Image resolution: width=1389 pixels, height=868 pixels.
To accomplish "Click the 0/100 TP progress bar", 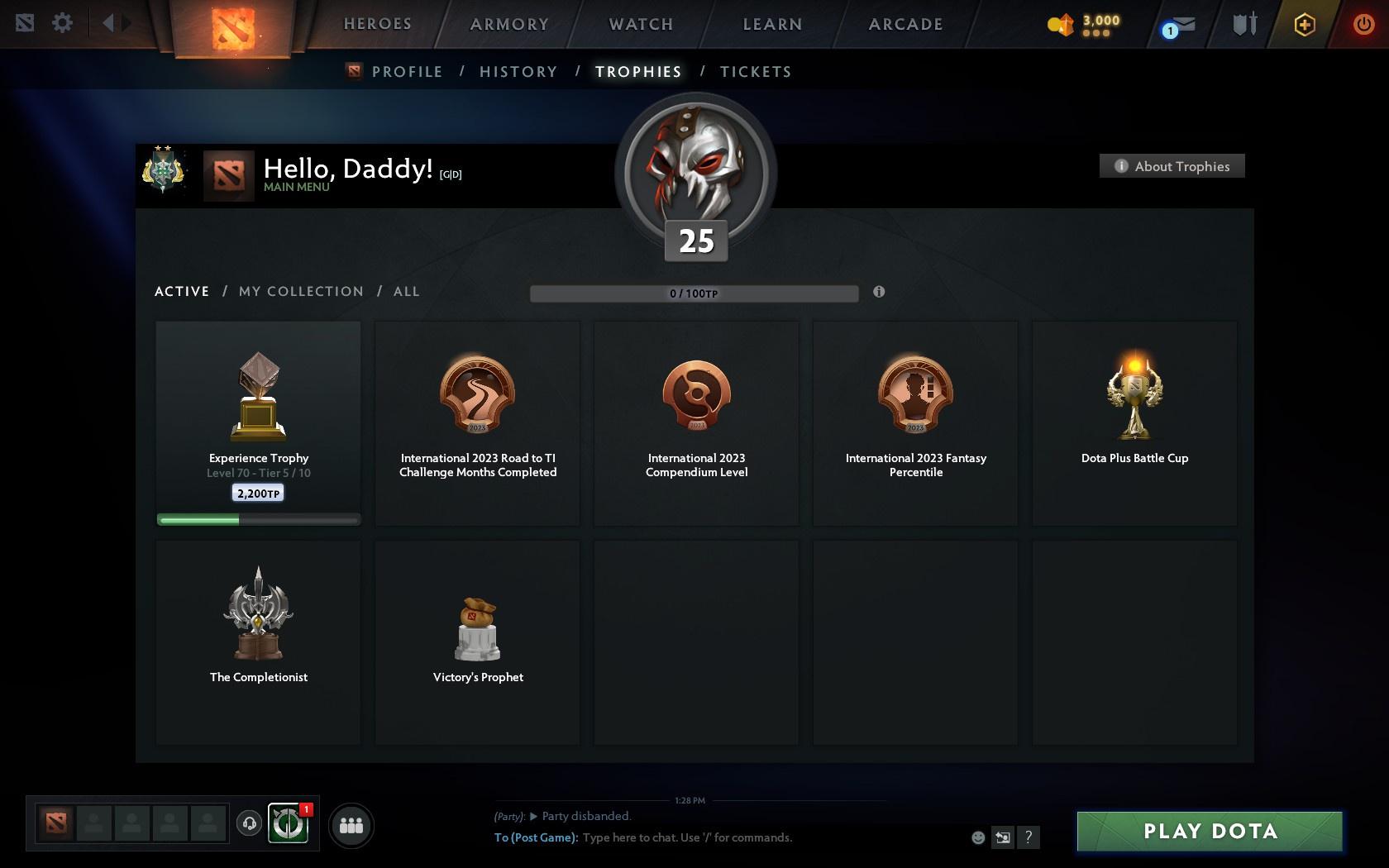I will pos(694,293).
